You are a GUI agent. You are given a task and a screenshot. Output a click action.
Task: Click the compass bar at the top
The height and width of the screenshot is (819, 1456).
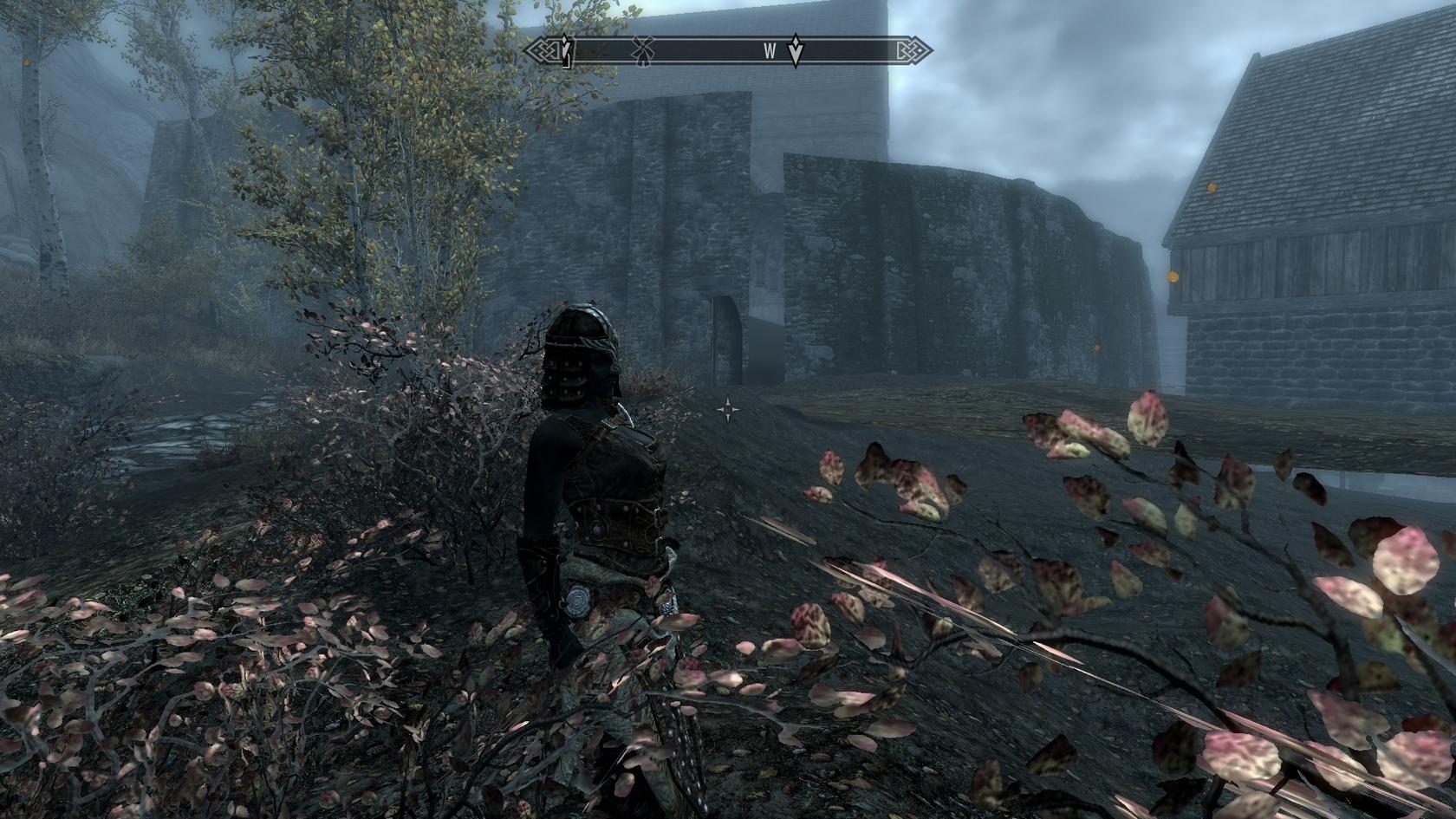tap(728, 51)
